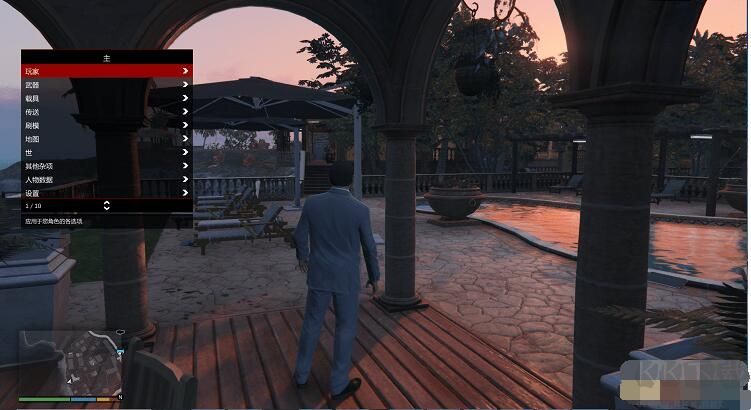Select the 武器 (Weapons) menu entry

pos(106,85)
